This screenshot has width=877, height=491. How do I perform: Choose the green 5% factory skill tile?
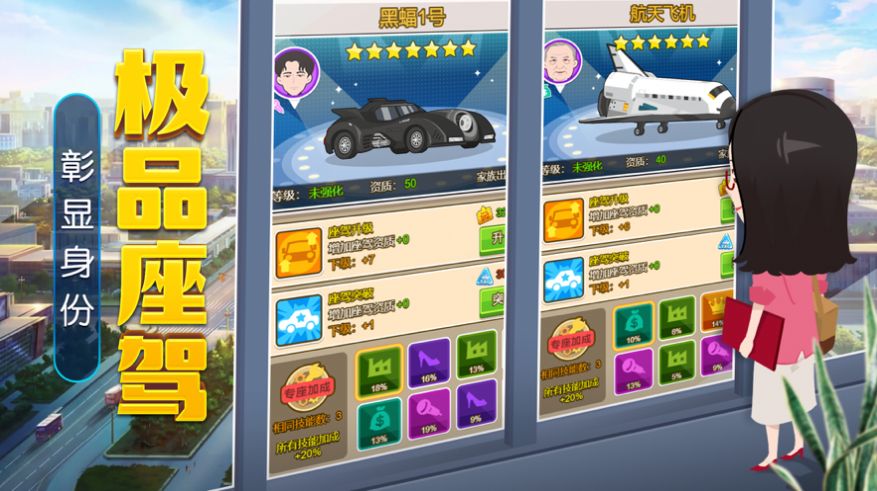click(x=678, y=362)
